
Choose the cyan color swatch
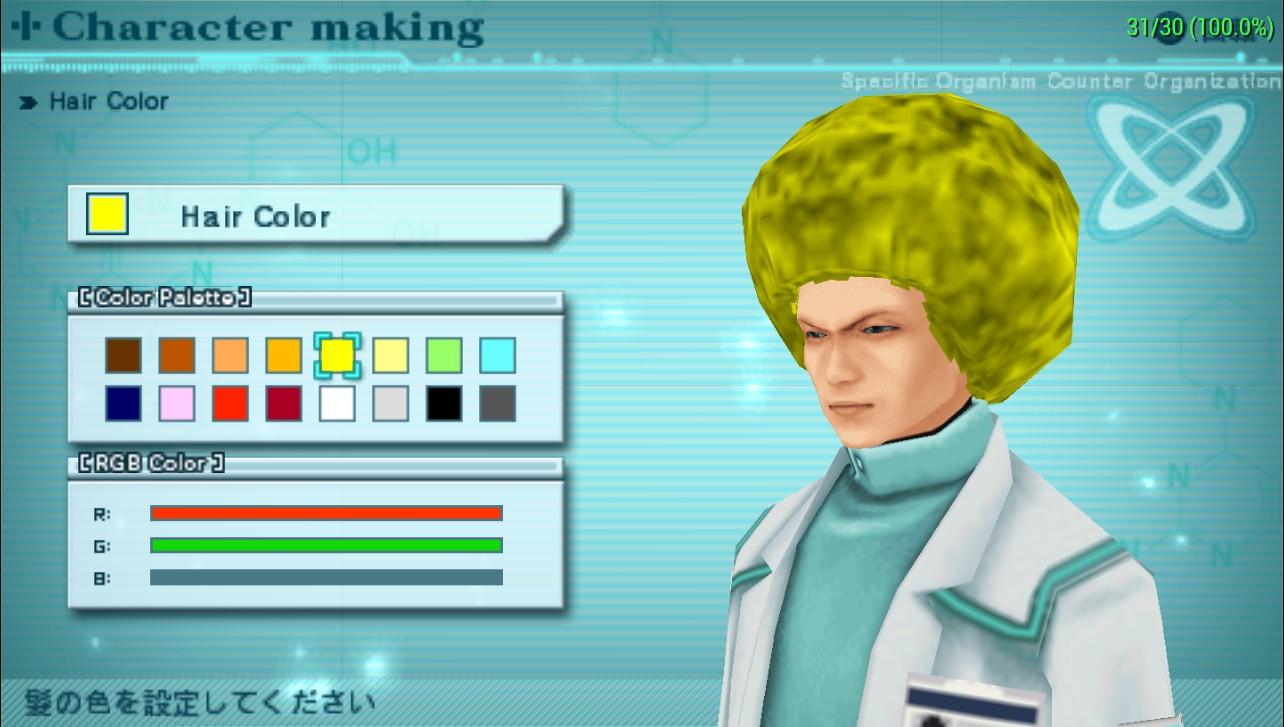[x=497, y=356]
